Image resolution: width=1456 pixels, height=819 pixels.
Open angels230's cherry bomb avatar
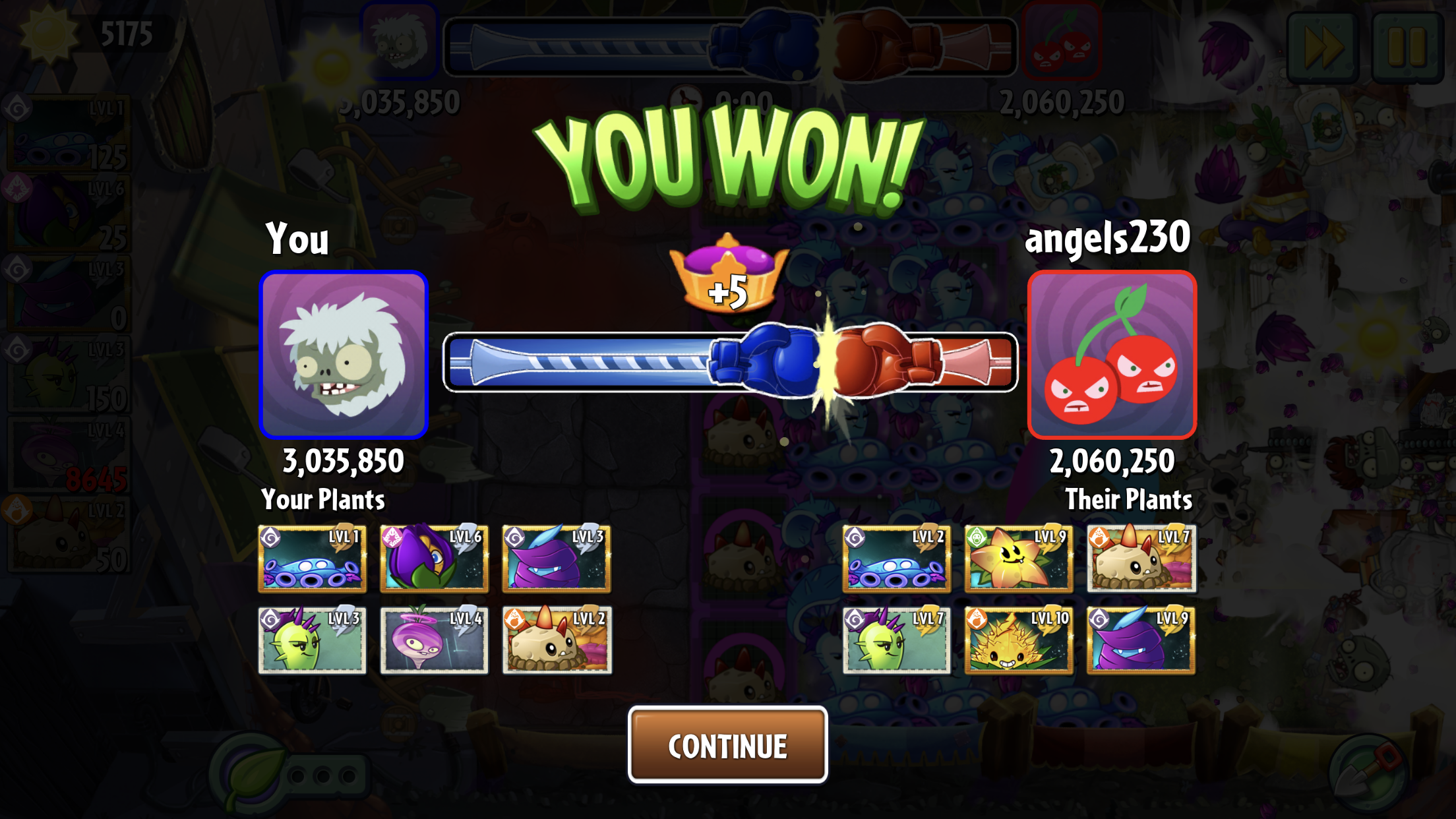[x=1112, y=355]
